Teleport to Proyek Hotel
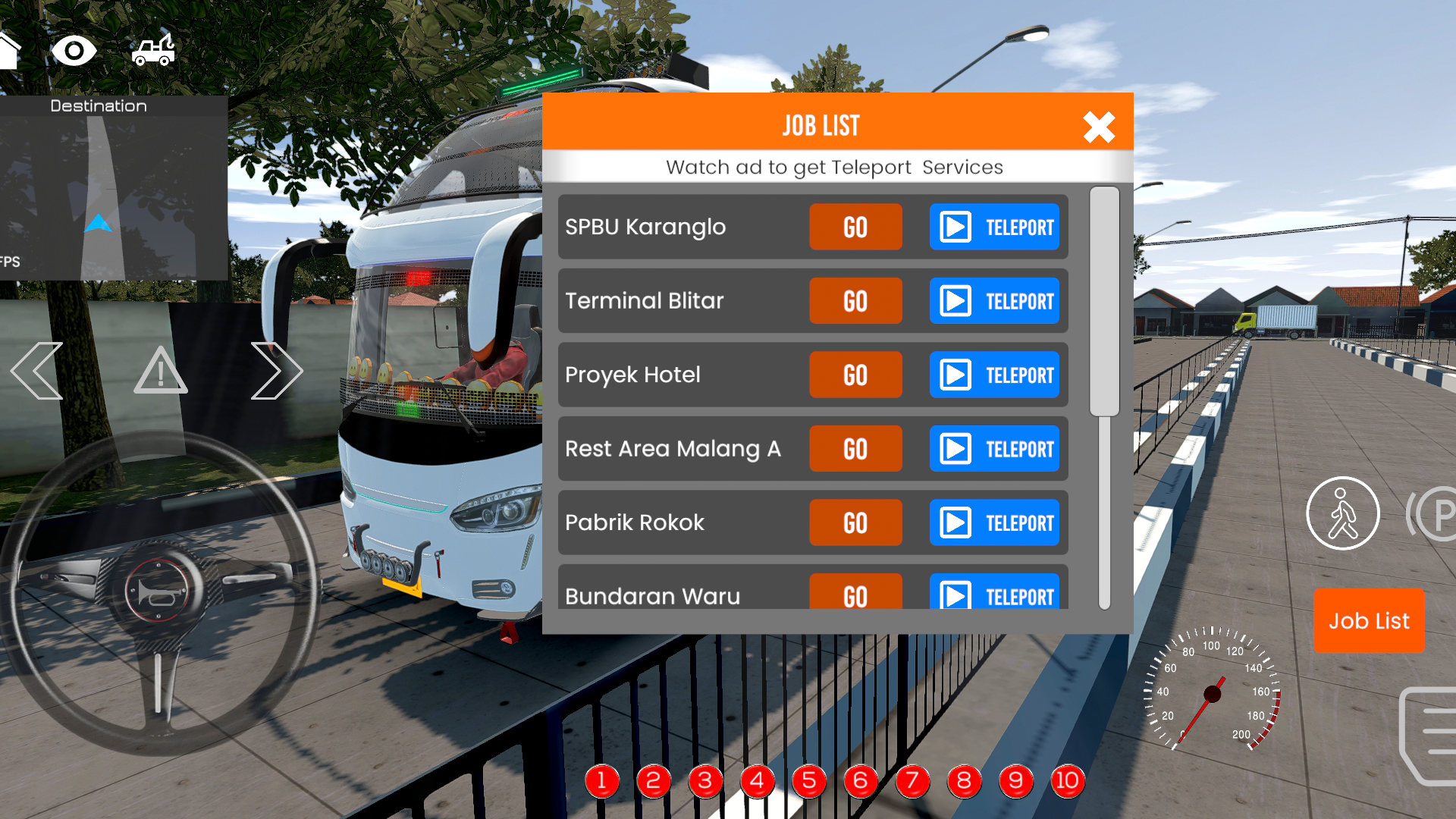 (994, 375)
